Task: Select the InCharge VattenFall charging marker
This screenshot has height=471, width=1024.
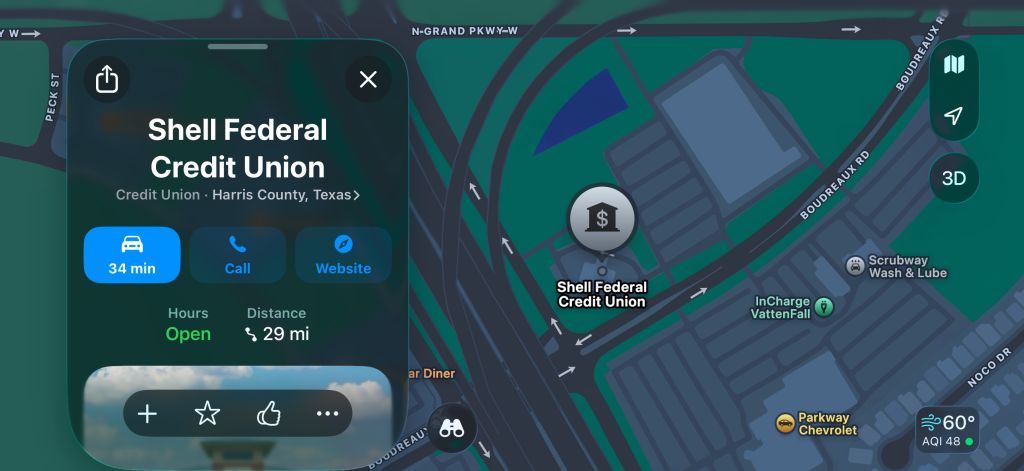Action: (x=823, y=307)
